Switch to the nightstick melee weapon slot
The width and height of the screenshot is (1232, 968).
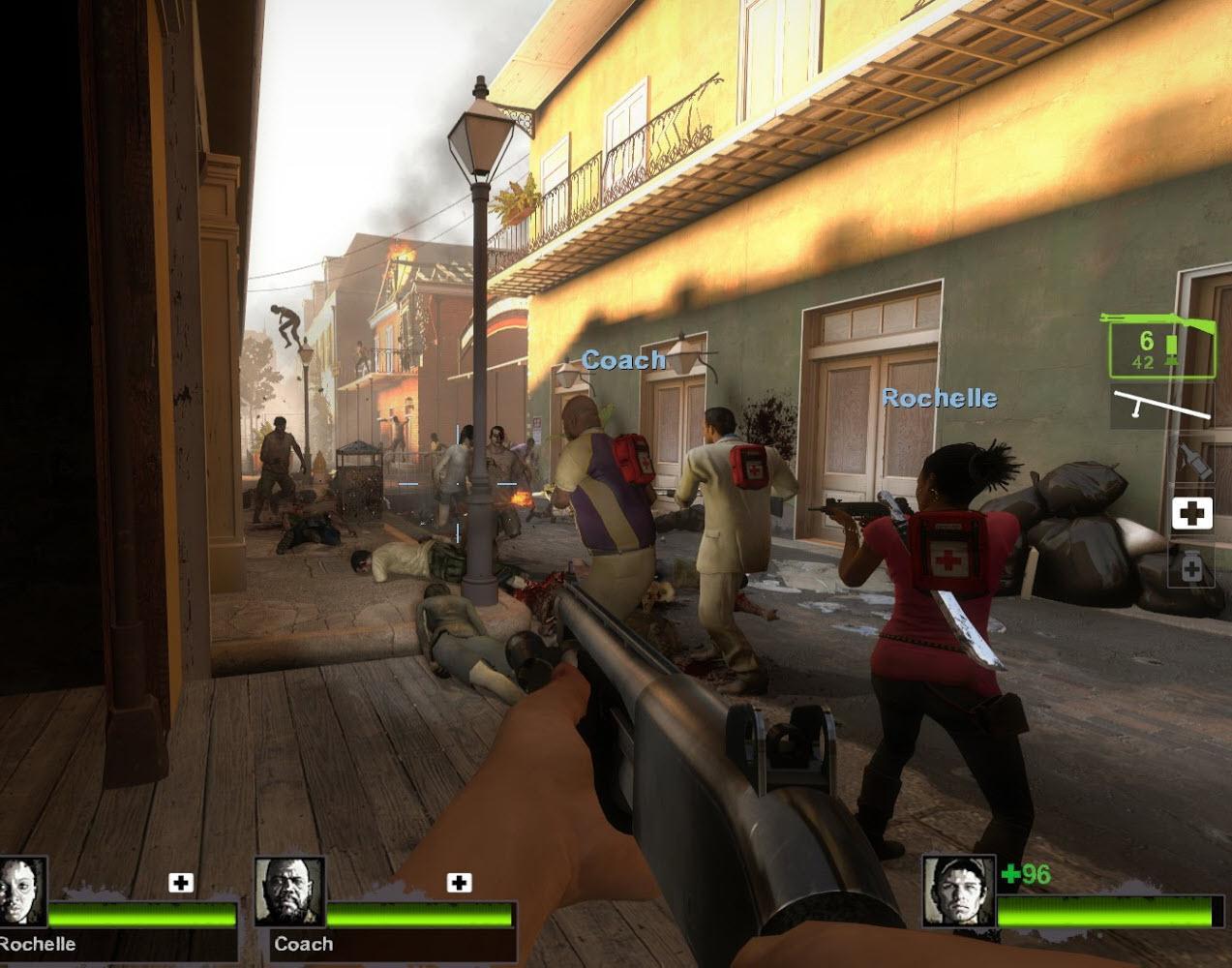coord(1161,405)
